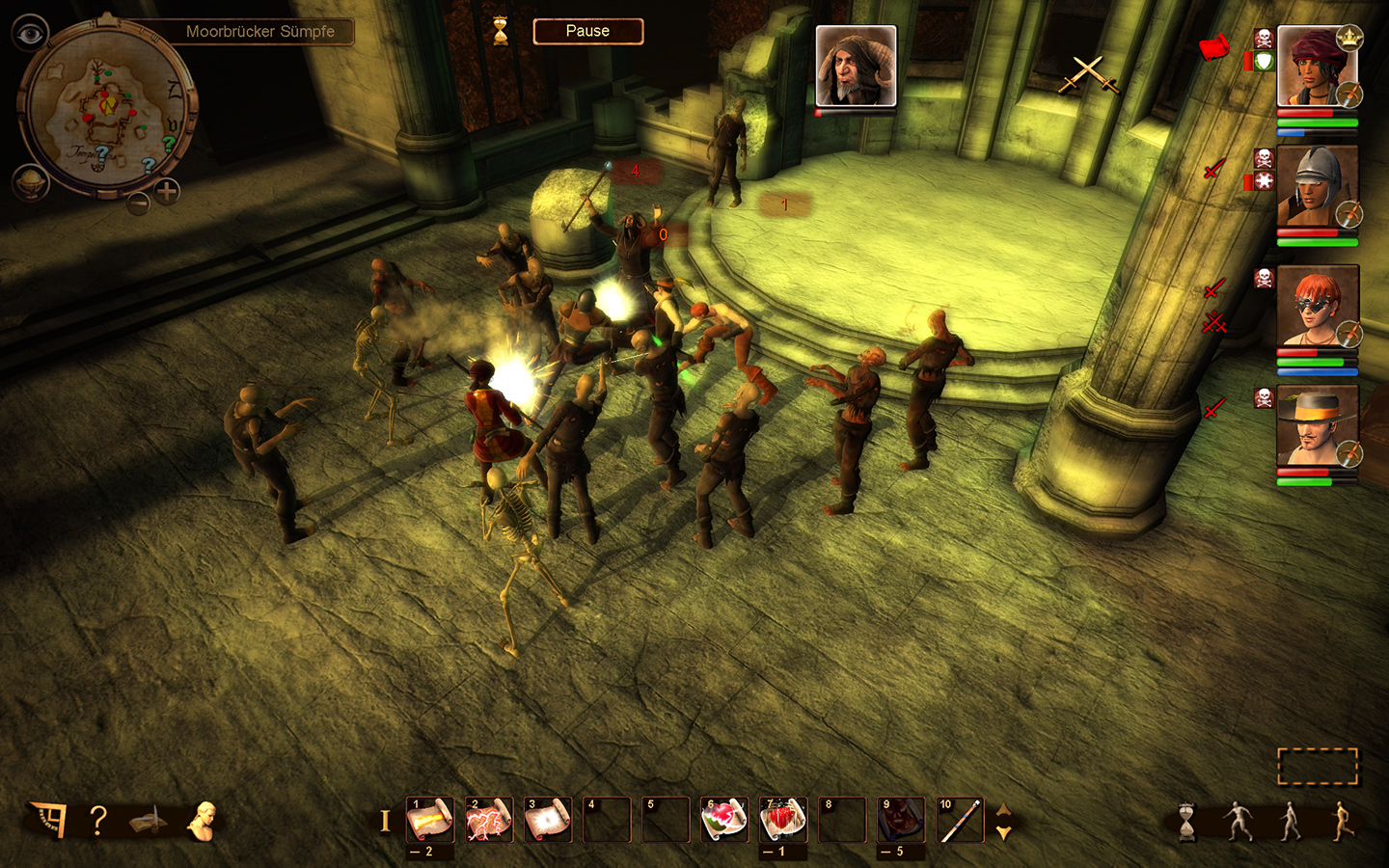Zoom in the minimap with the plus button
Screen dimensions: 1389x868
[168, 190]
